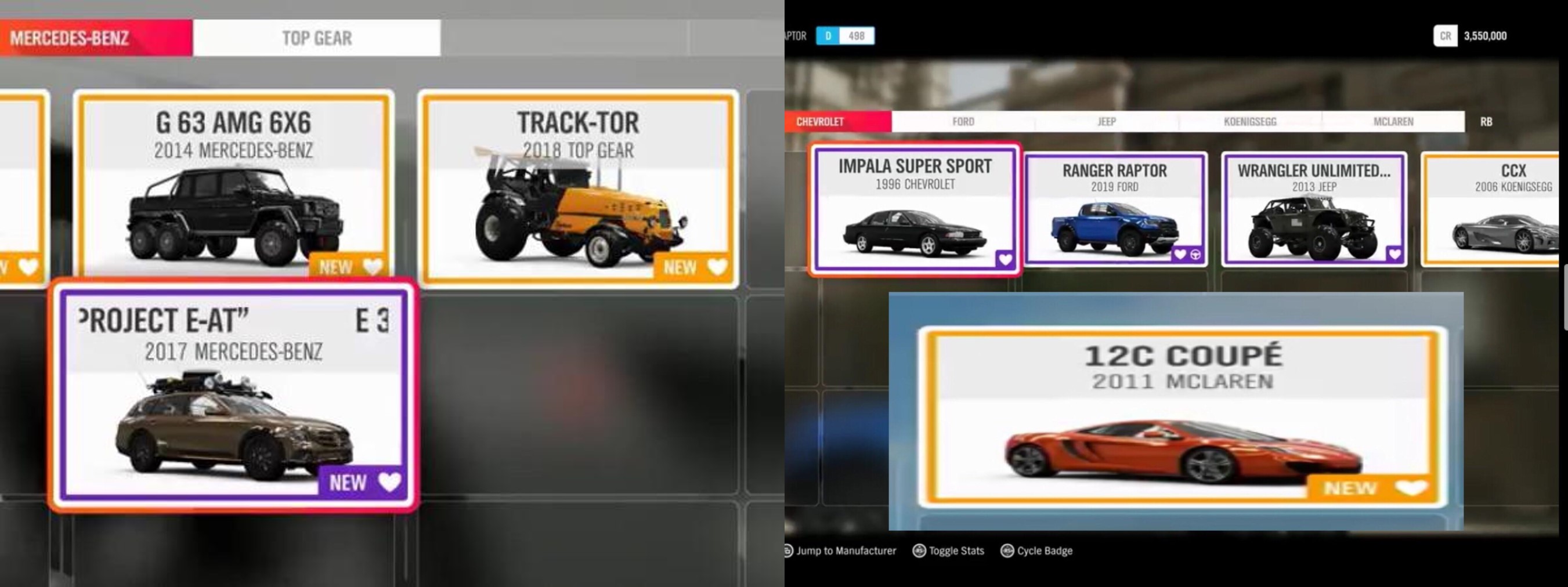The height and width of the screenshot is (587, 1568).
Task: Favorite the G 63 AMG 6X6 card
Action: pyautogui.click(x=374, y=266)
